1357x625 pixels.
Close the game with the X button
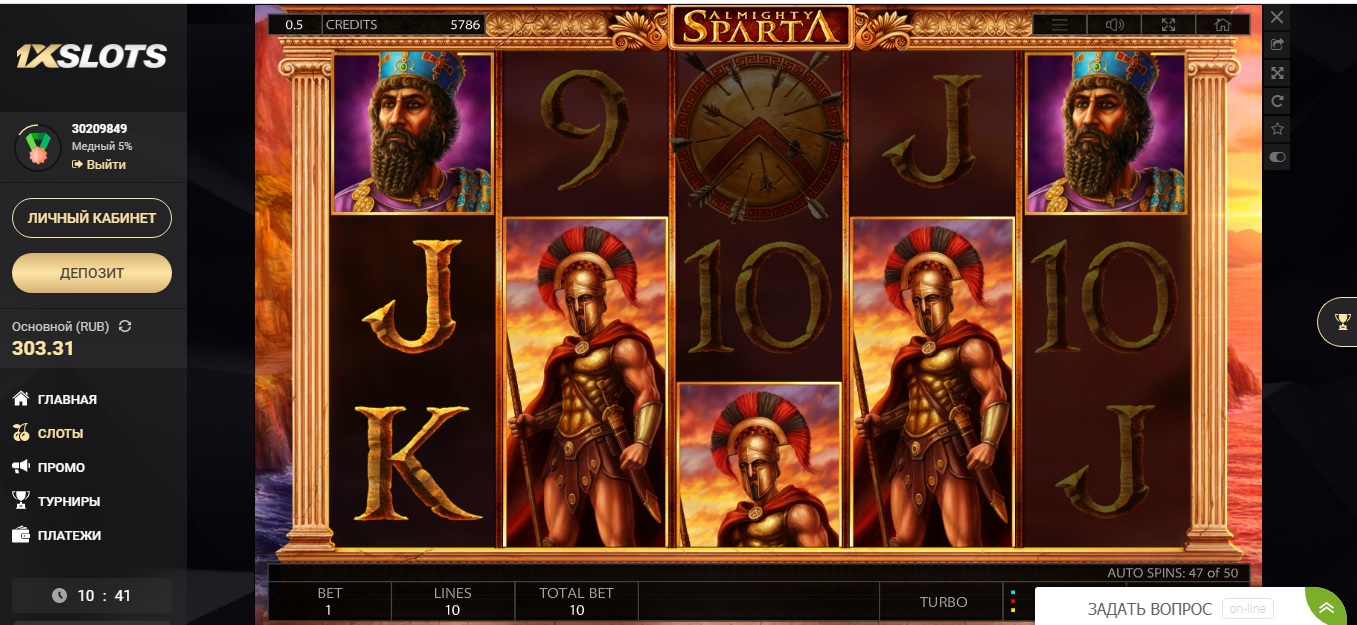point(1277,17)
